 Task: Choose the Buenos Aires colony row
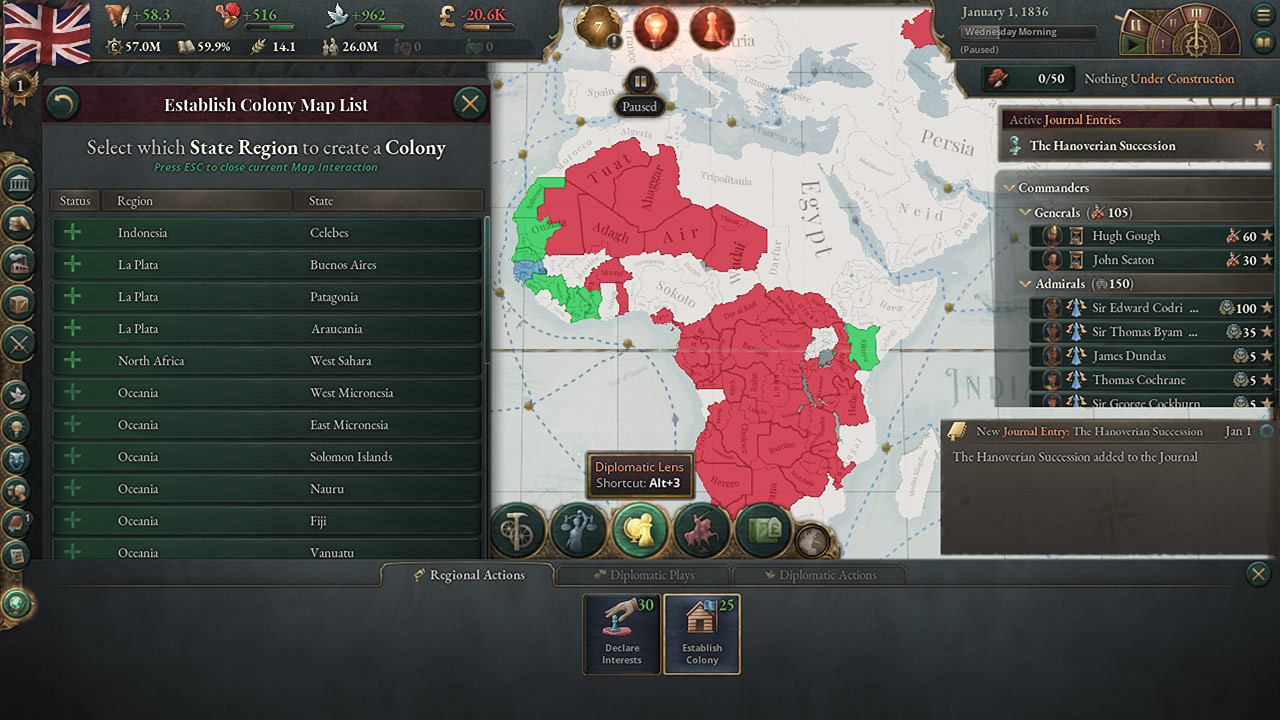click(267, 265)
